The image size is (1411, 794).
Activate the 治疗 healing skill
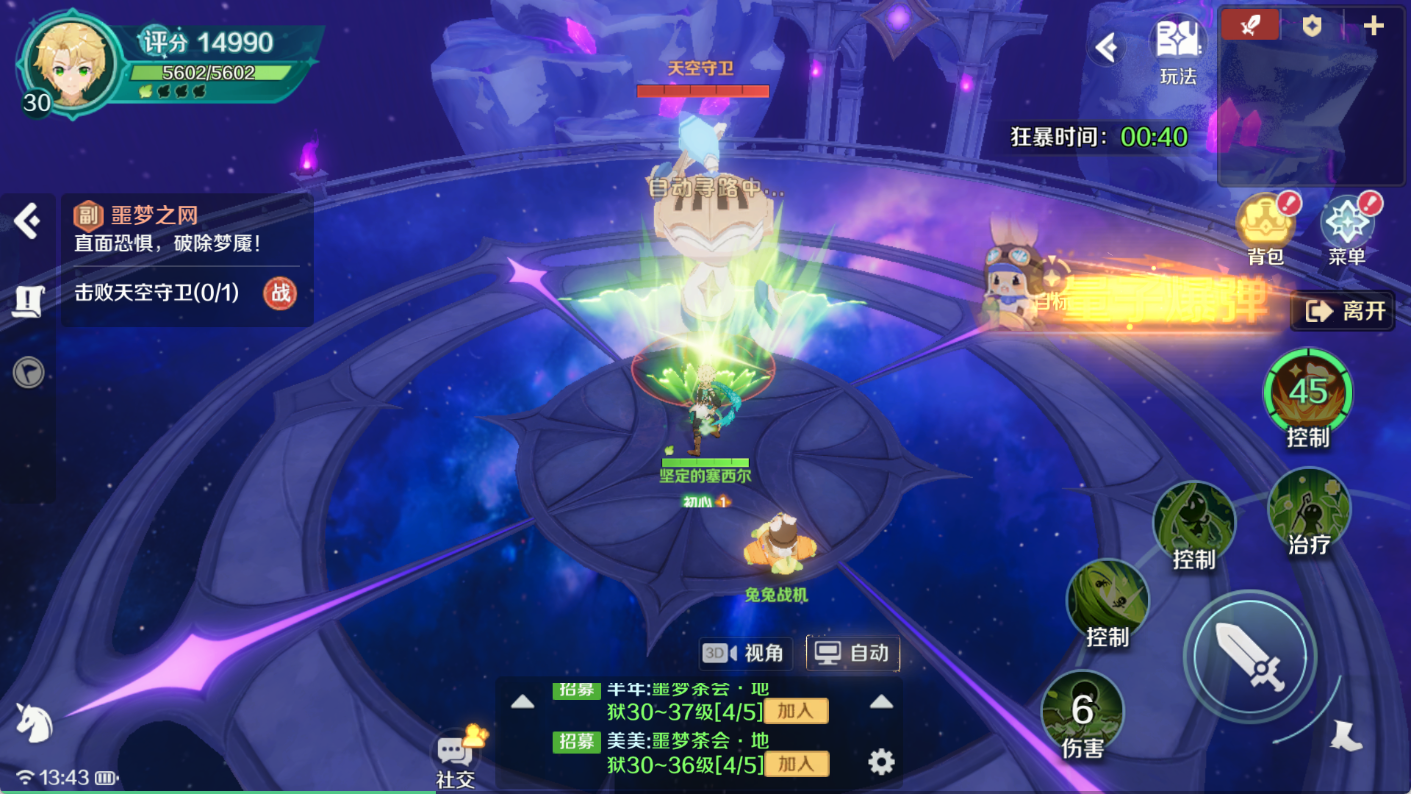point(1309,508)
